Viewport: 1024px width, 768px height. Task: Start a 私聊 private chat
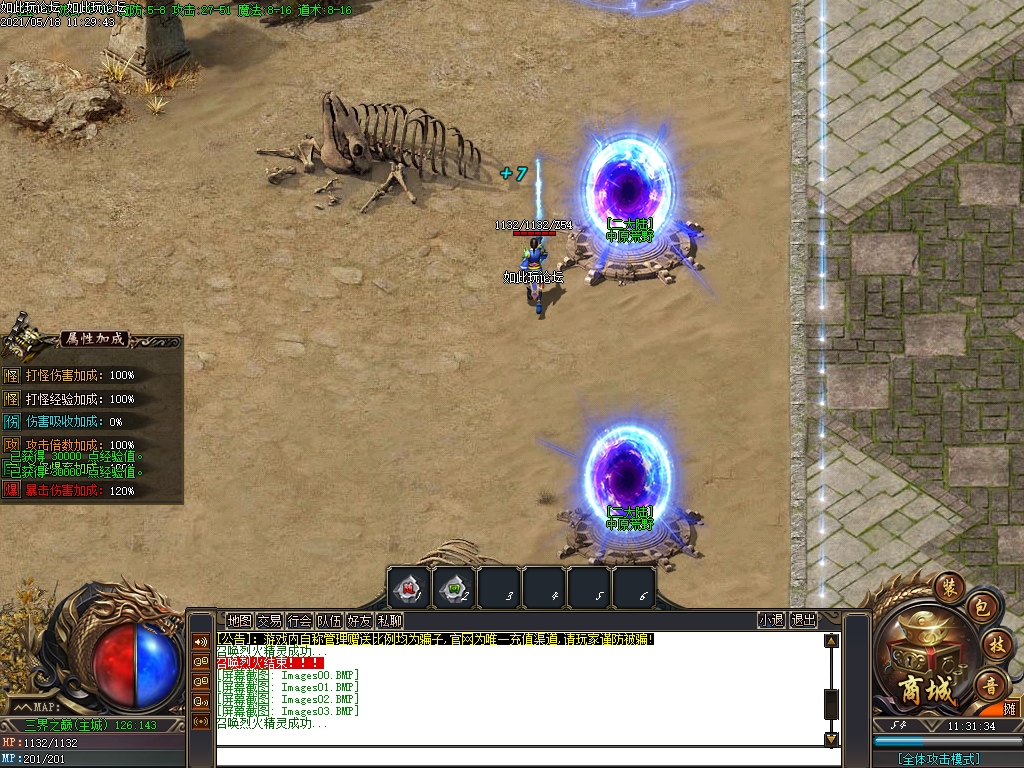(389, 620)
